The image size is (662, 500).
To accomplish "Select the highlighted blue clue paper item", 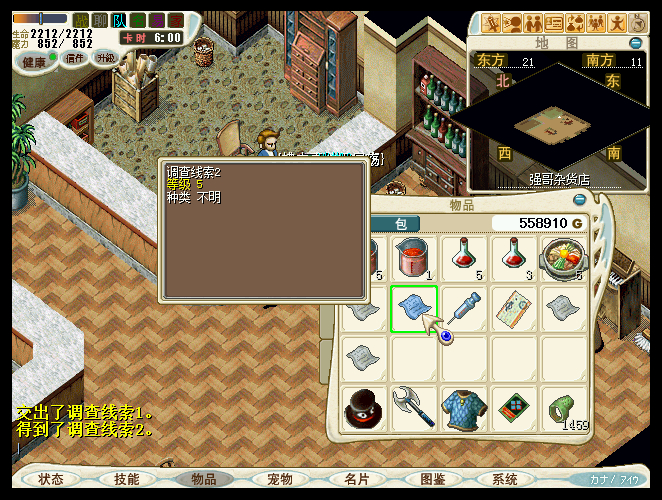I will click(x=413, y=308).
